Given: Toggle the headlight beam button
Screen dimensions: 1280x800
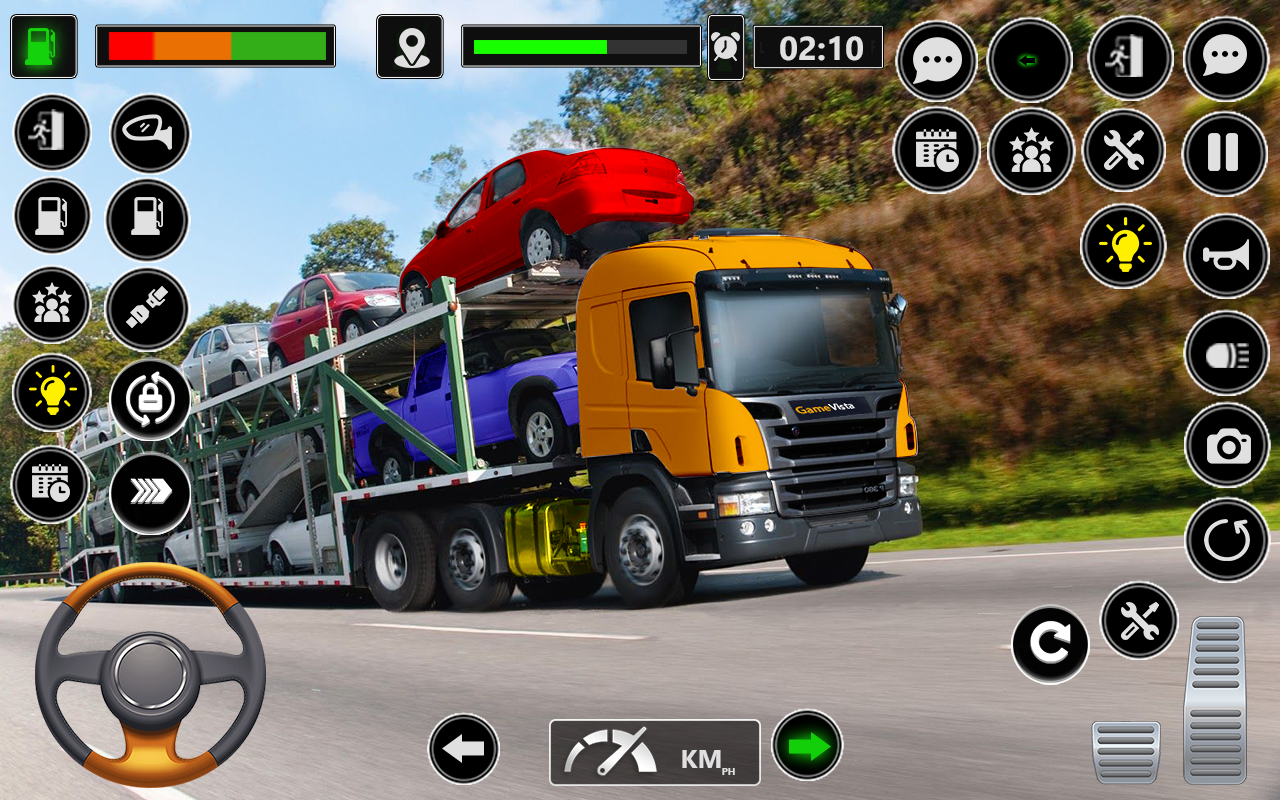Looking at the screenshot, I should 1226,353.
